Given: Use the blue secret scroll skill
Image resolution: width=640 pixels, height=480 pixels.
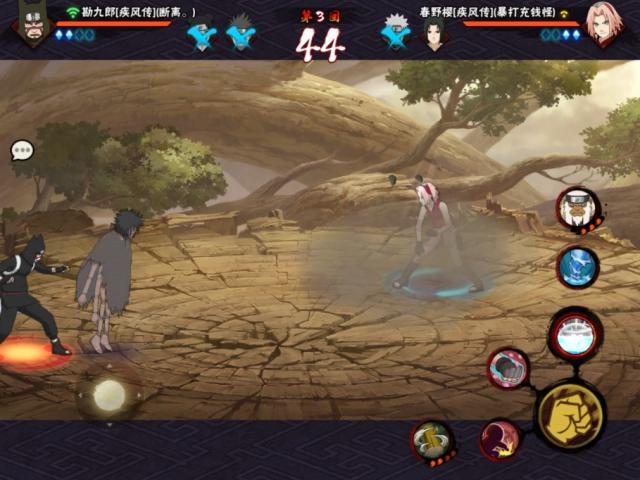Looking at the screenshot, I should pyautogui.click(x=578, y=267).
